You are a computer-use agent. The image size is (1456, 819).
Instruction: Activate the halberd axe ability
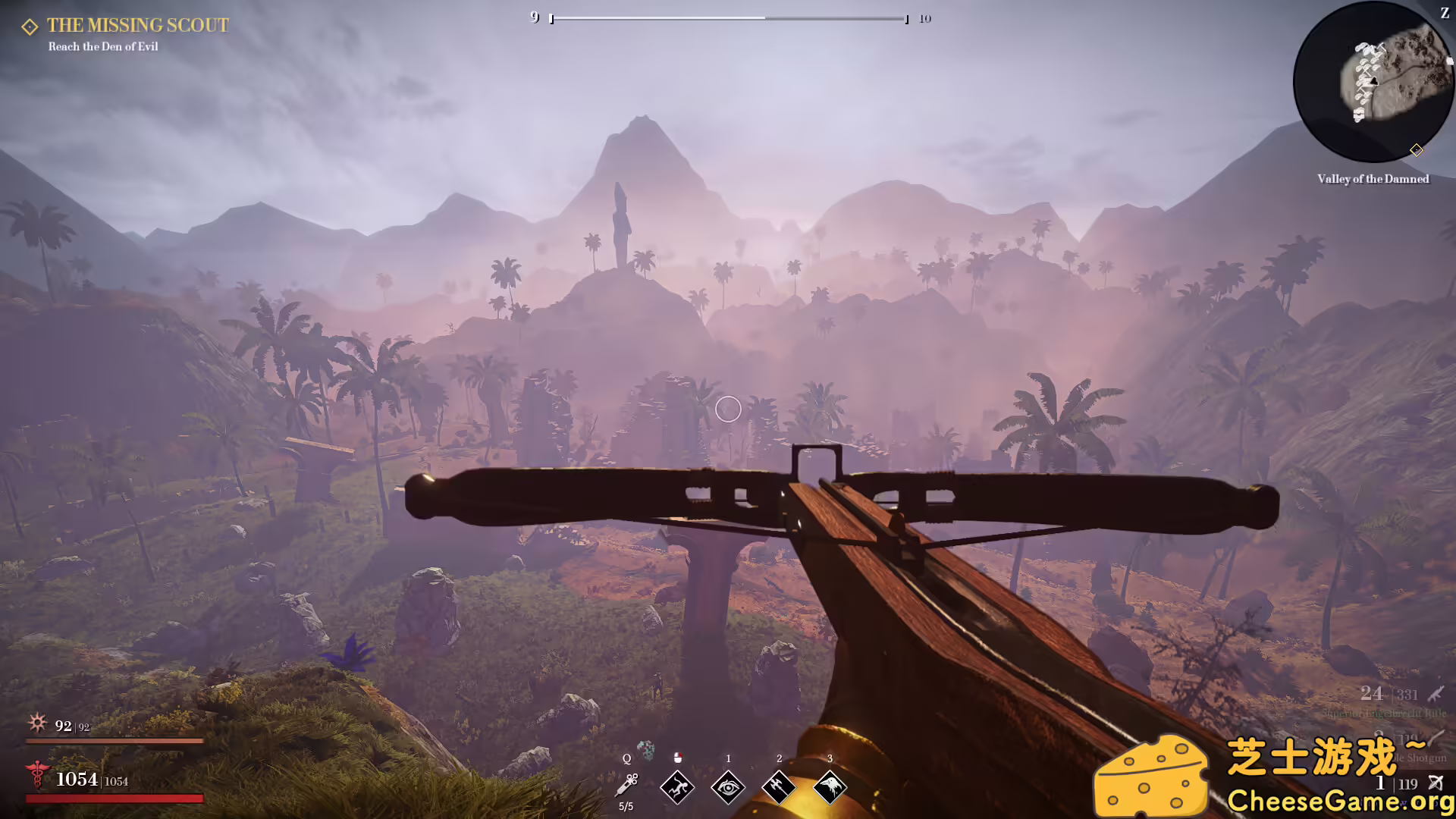tap(779, 787)
